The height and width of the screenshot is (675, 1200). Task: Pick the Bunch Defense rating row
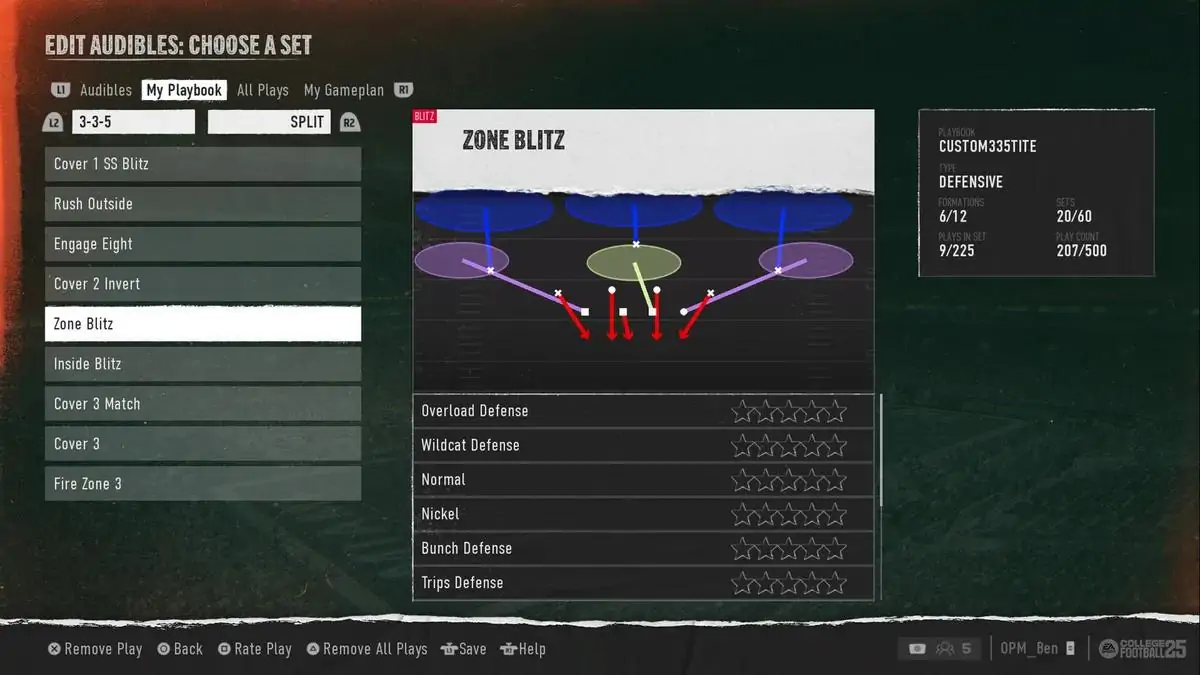coord(643,548)
